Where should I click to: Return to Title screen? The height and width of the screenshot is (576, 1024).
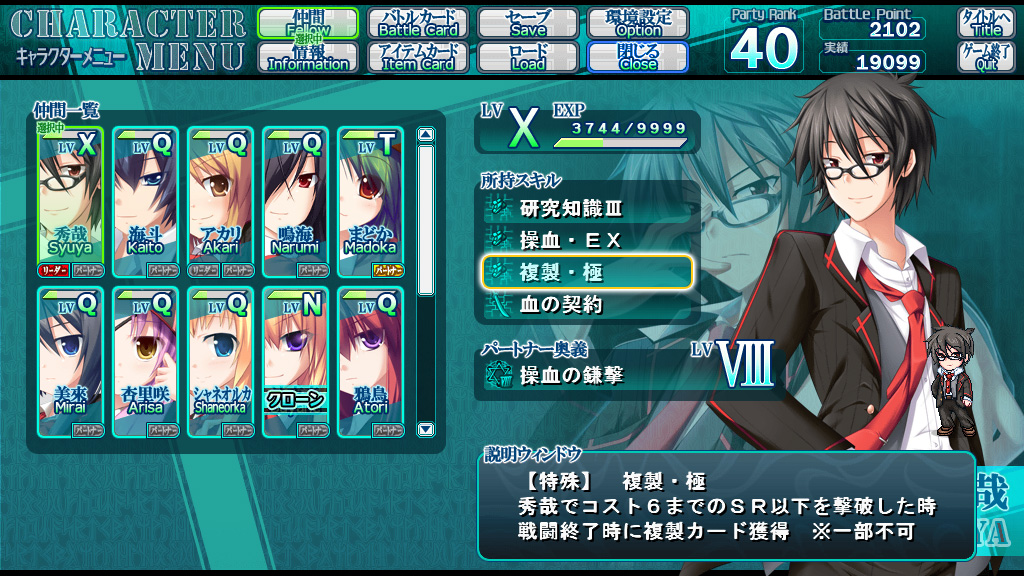(x=986, y=23)
